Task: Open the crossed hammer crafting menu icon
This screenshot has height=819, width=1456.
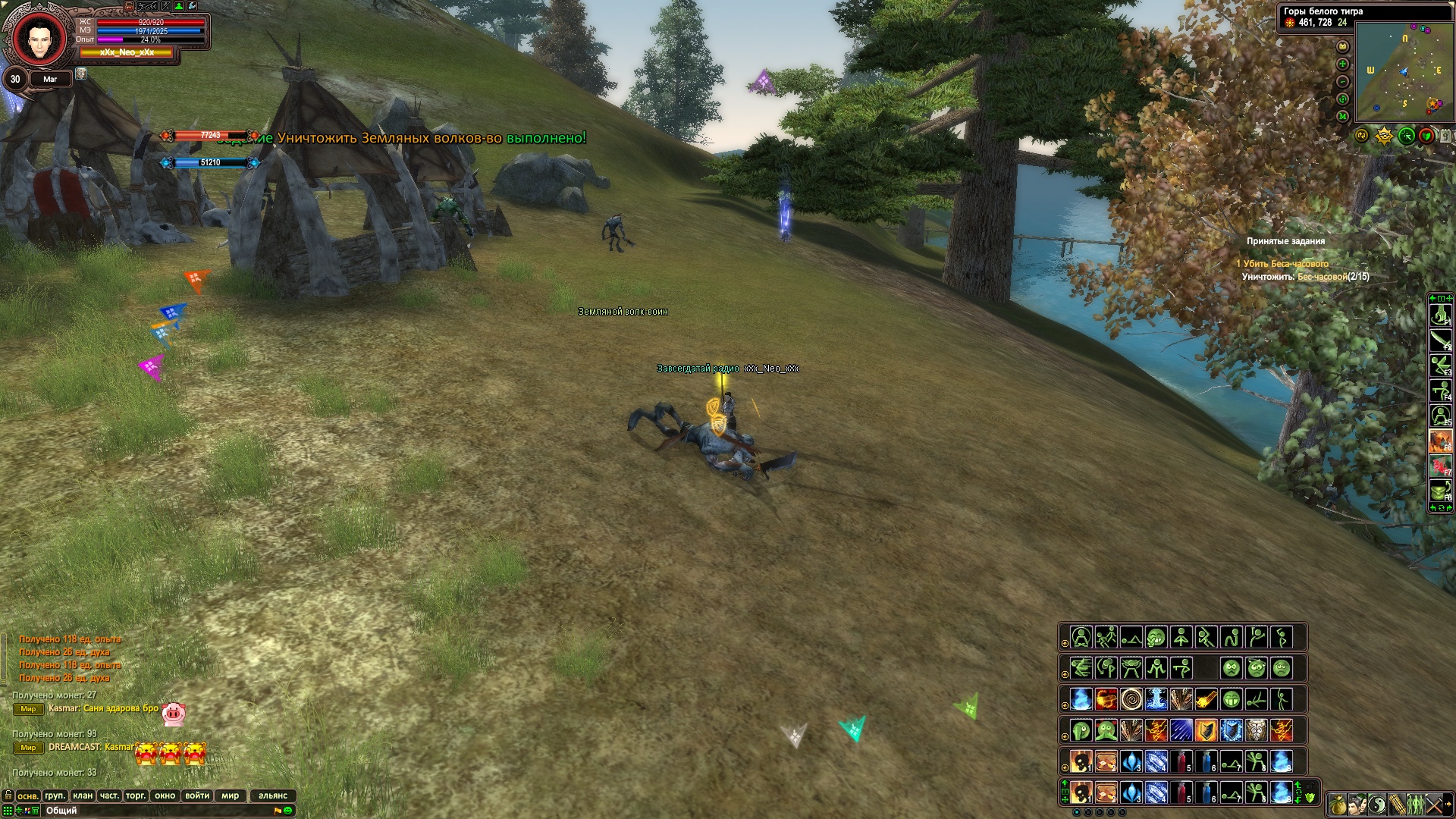Action: tap(1435, 804)
